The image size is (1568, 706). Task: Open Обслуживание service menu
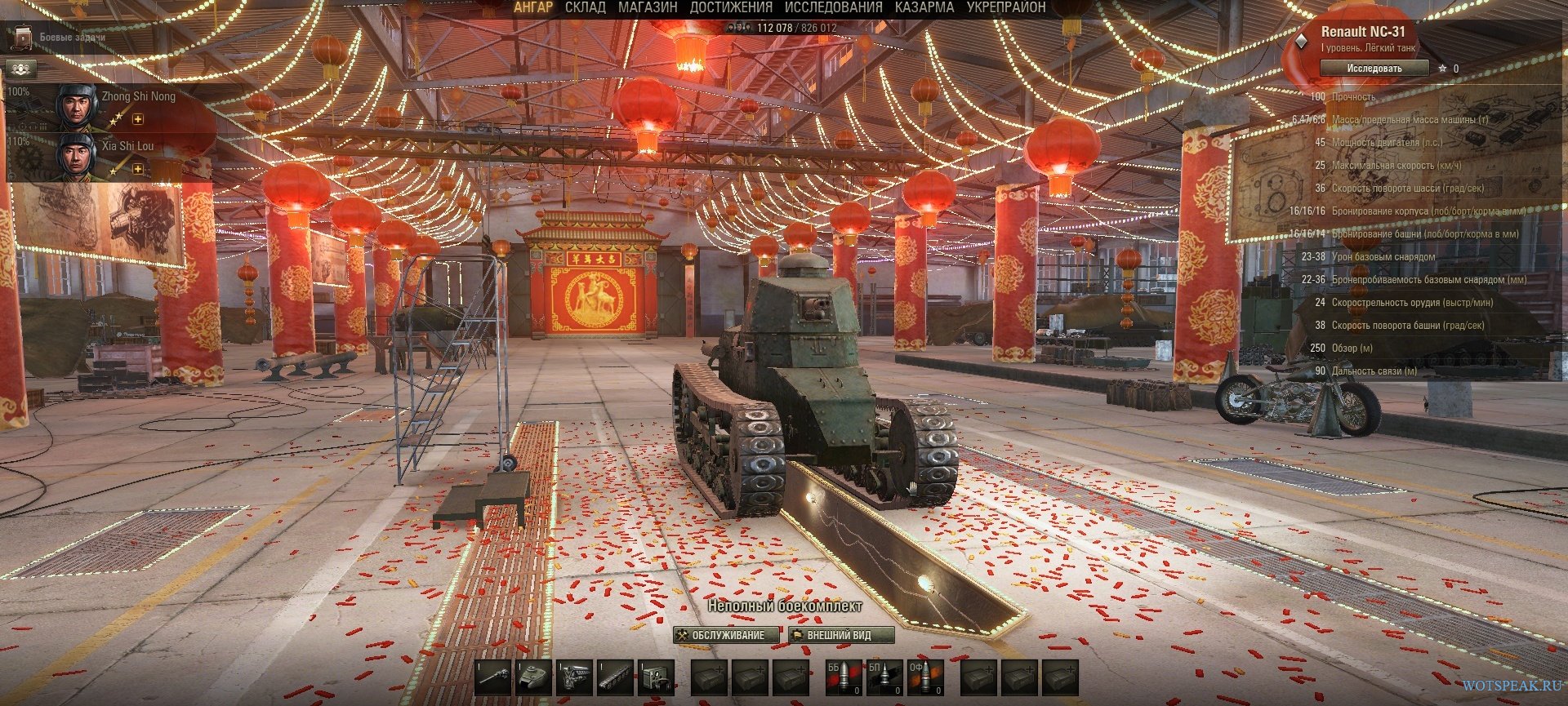tap(720, 635)
